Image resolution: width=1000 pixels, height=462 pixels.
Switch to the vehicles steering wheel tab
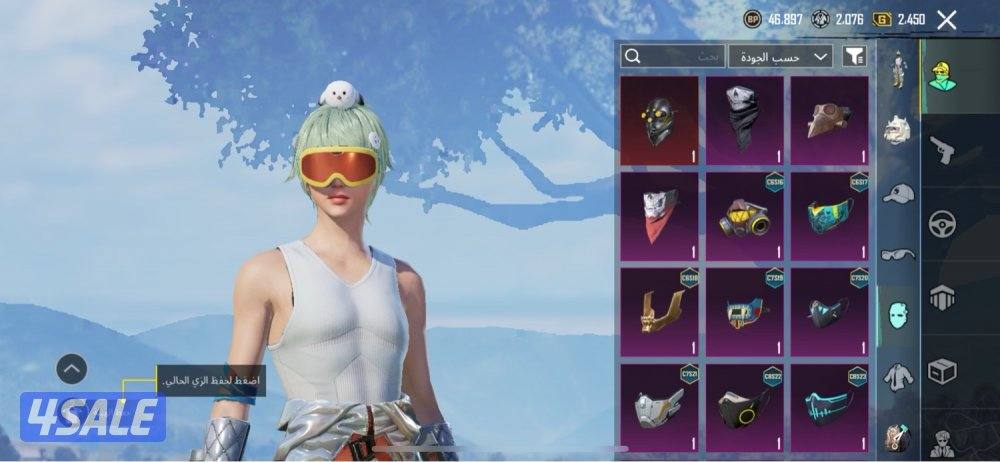coord(942,223)
